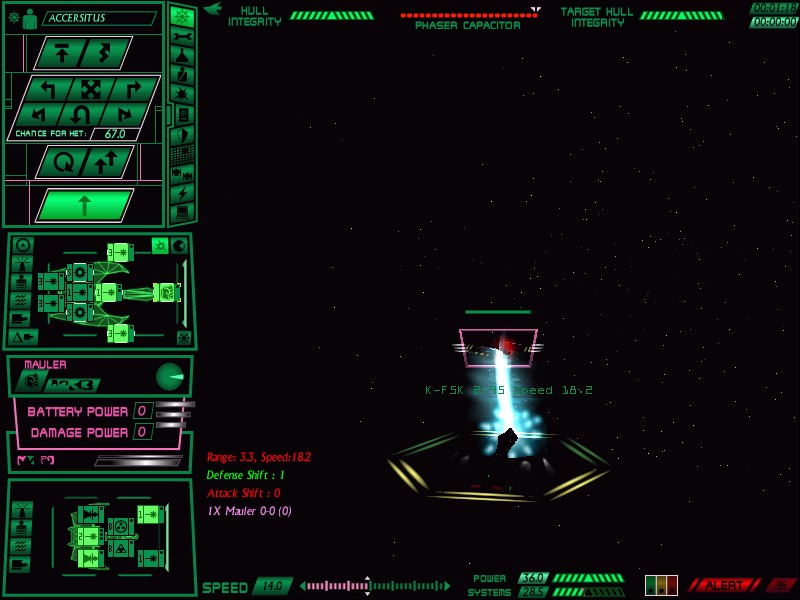800x600 pixels.
Task: Switch to the science flask panel tab
Action: (182, 56)
